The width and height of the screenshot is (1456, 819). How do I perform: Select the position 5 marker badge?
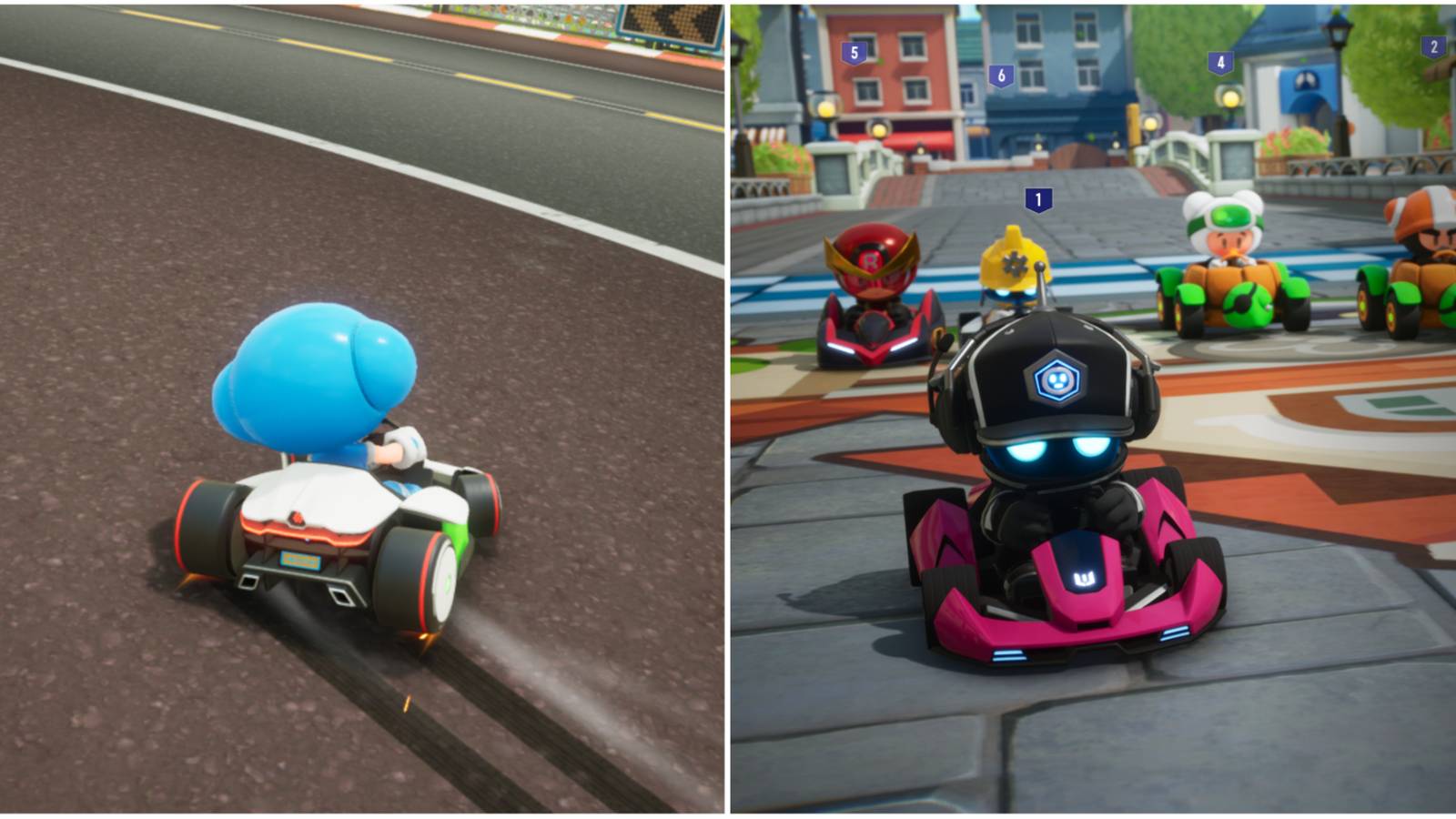(853, 54)
